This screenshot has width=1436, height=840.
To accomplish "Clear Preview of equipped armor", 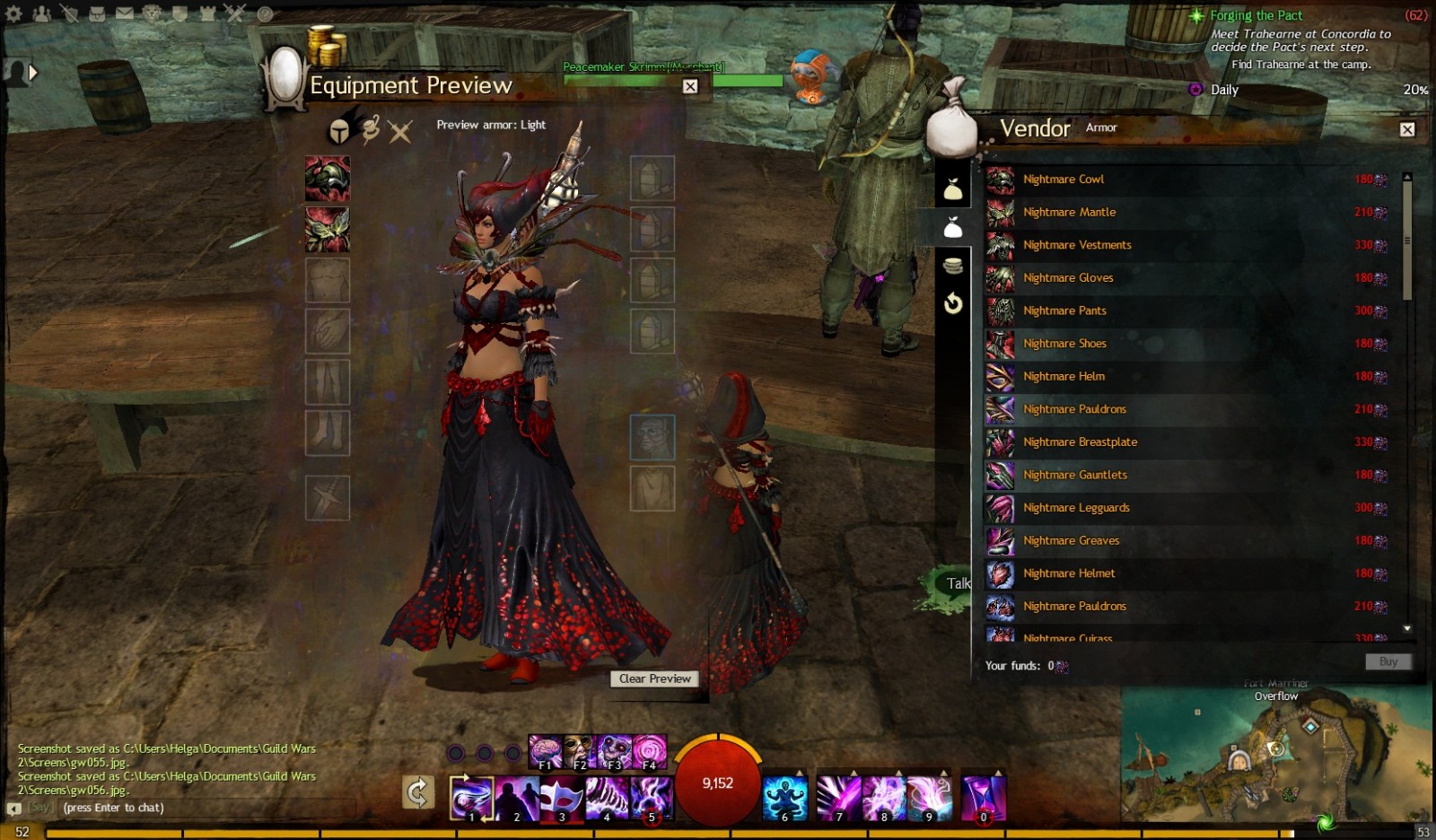I will pos(655,679).
